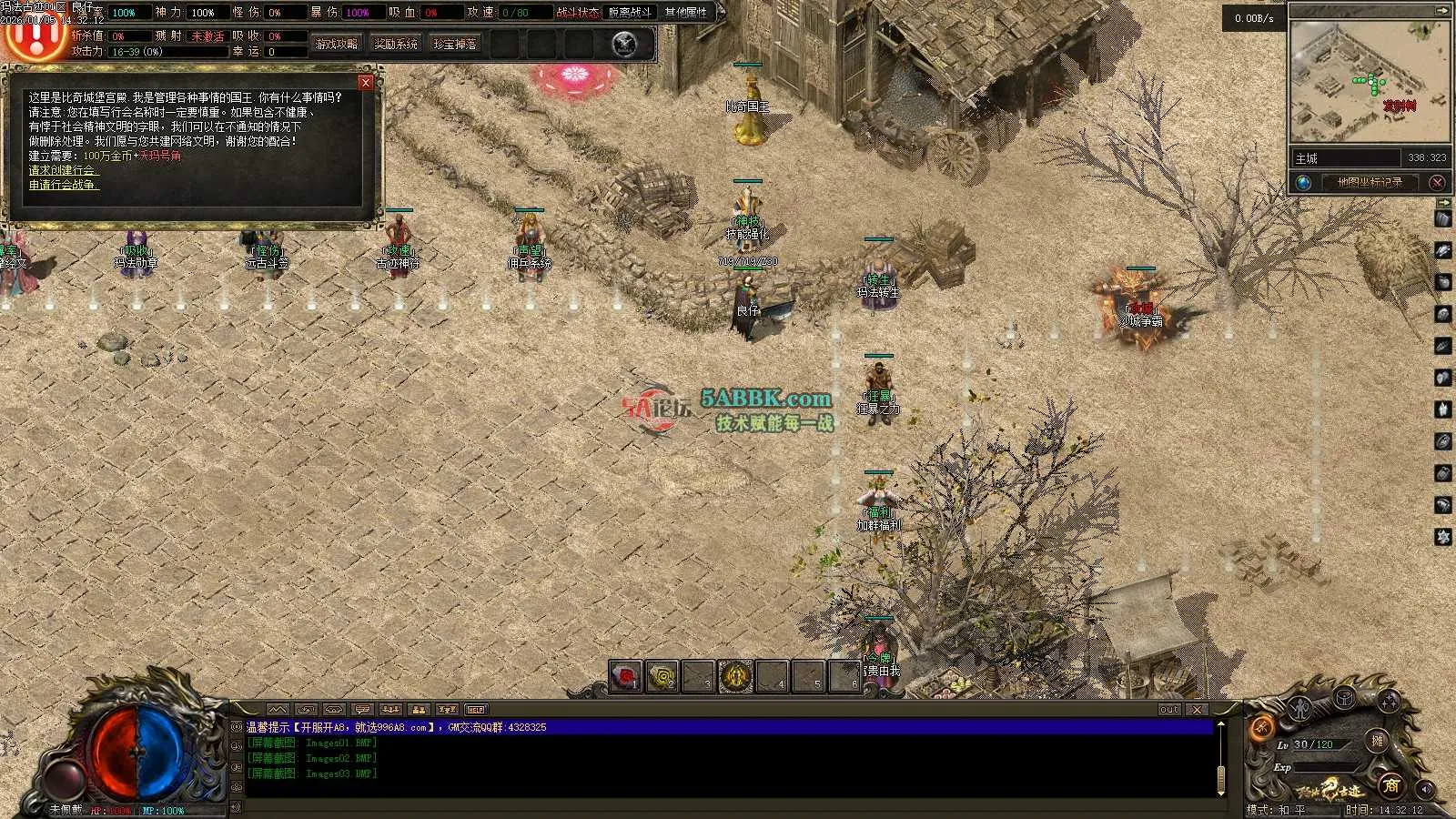Click the HELP button above chat
Image resolution: width=1456 pixels, height=819 pixels.
pos(476,710)
